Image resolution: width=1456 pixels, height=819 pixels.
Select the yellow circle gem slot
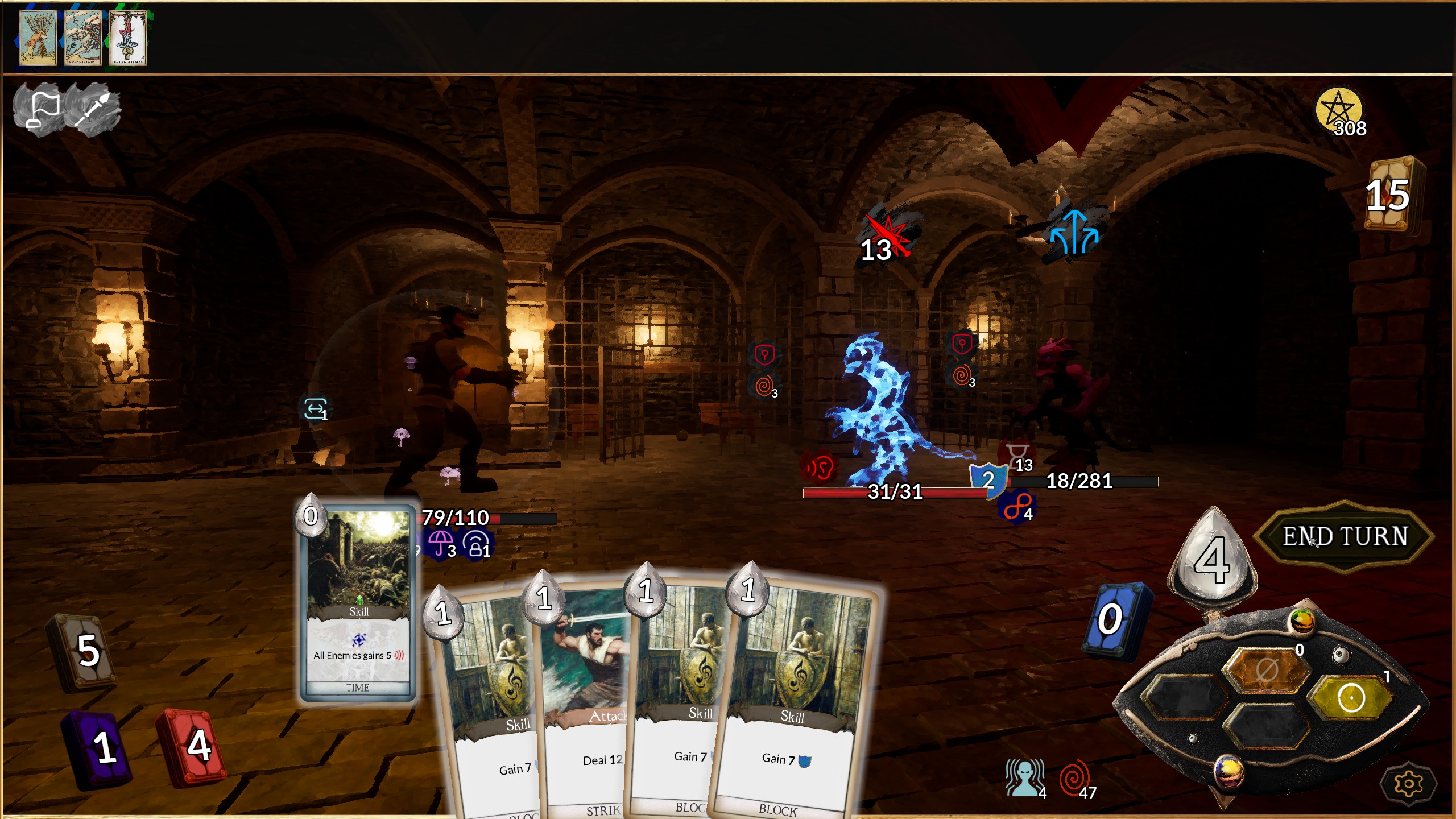(1351, 697)
